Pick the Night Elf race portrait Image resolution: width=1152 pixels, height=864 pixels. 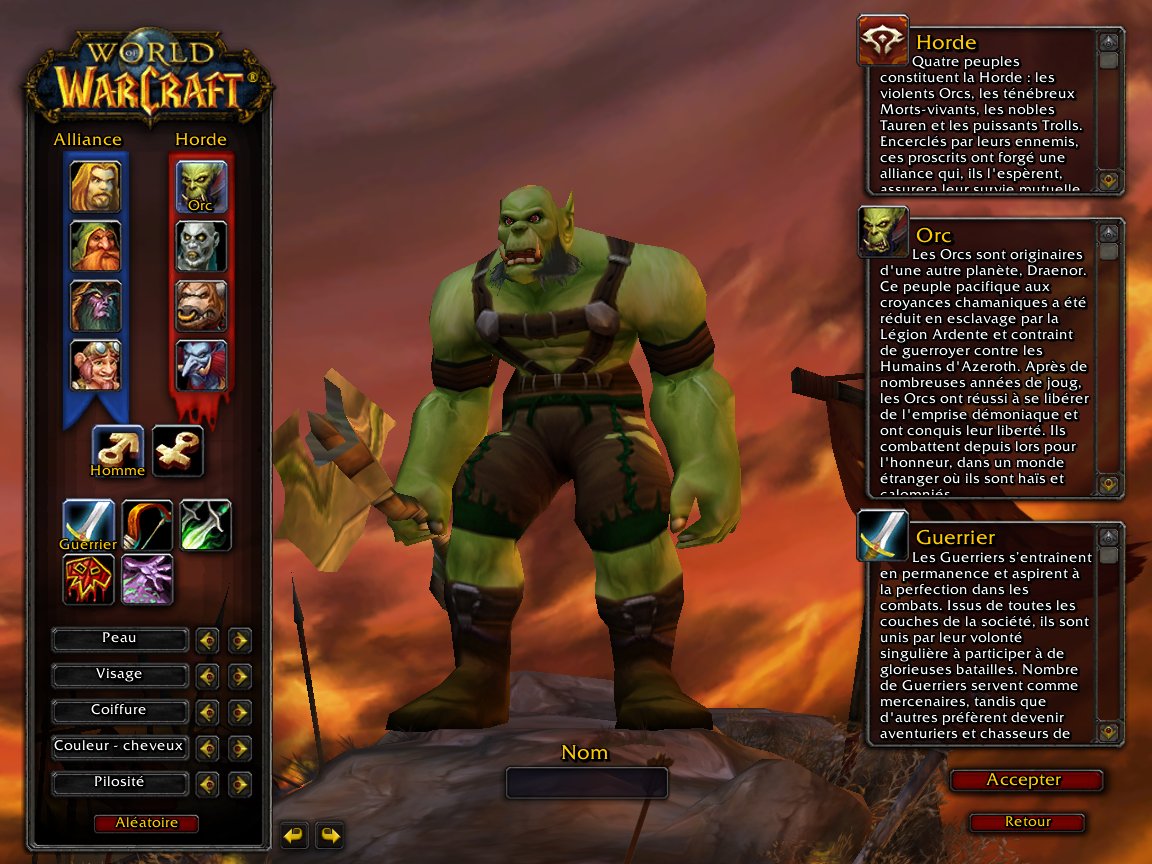click(x=95, y=306)
